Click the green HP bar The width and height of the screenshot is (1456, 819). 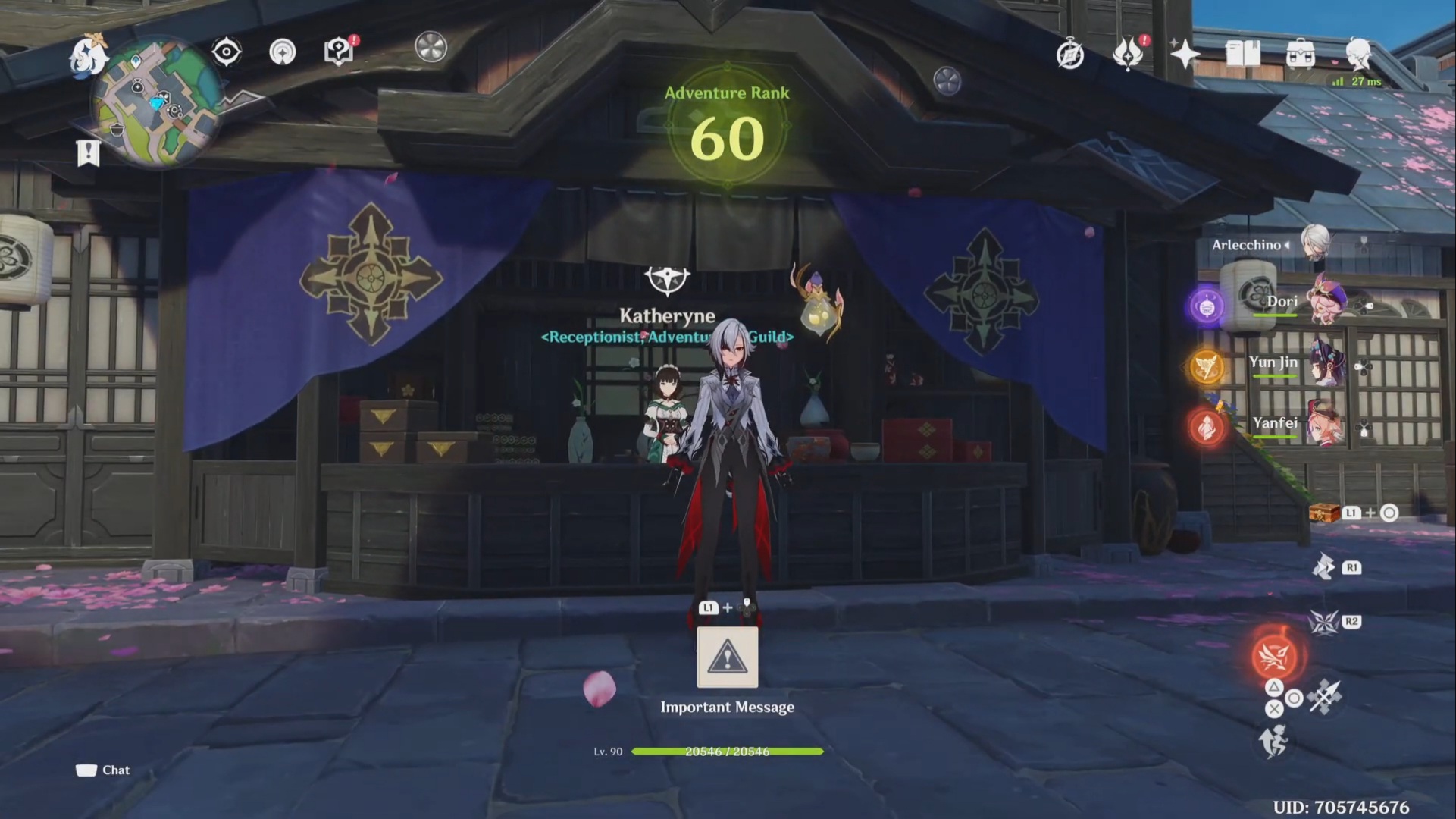[728, 752]
